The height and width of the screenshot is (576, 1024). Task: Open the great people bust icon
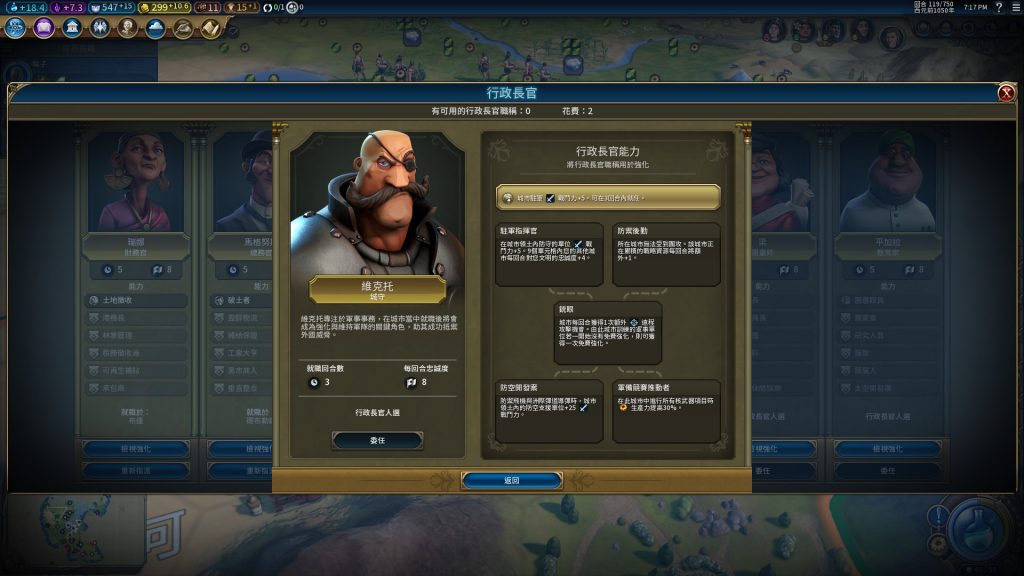tap(127, 28)
